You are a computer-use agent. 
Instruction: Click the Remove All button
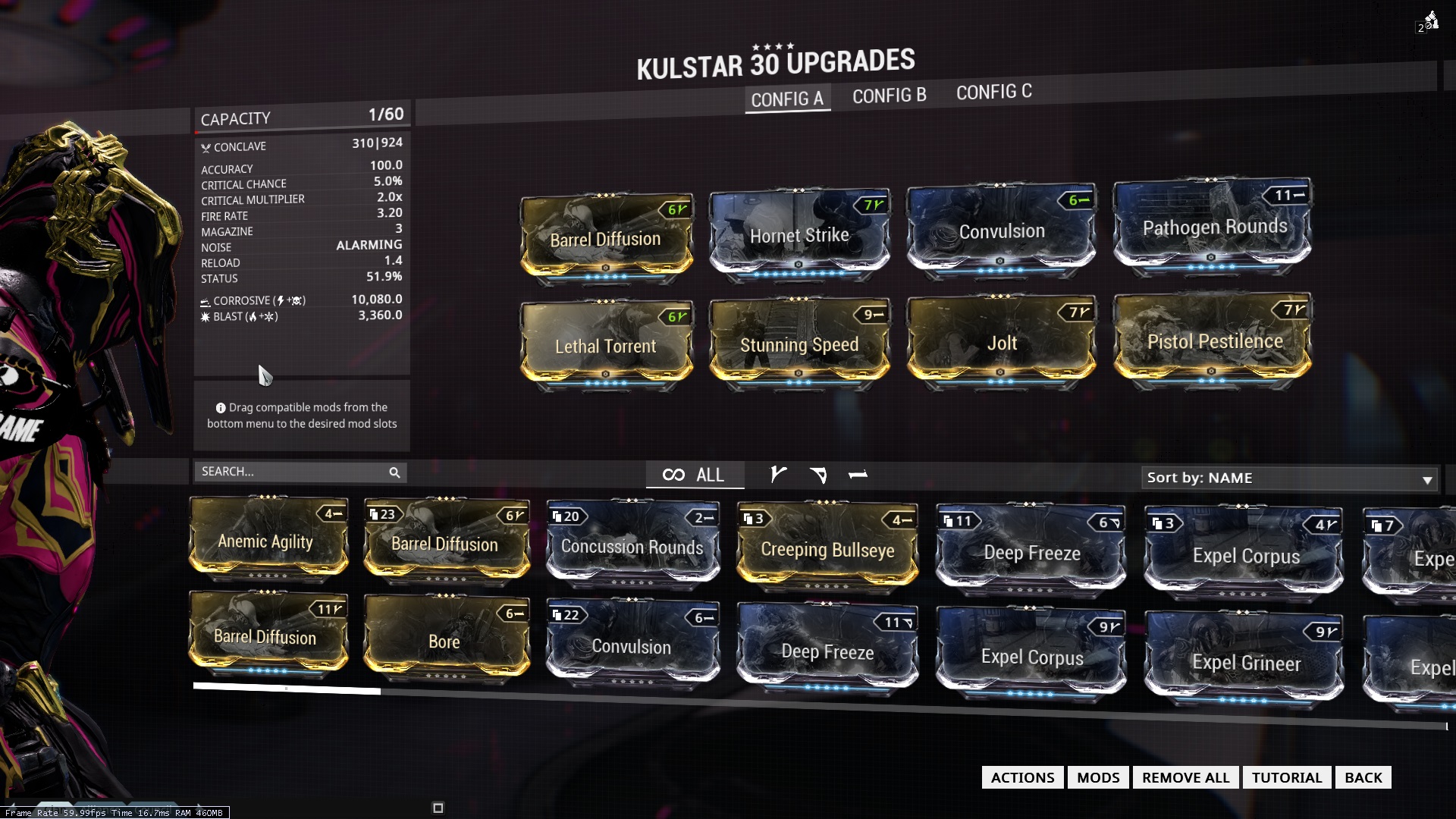pyautogui.click(x=1185, y=777)
